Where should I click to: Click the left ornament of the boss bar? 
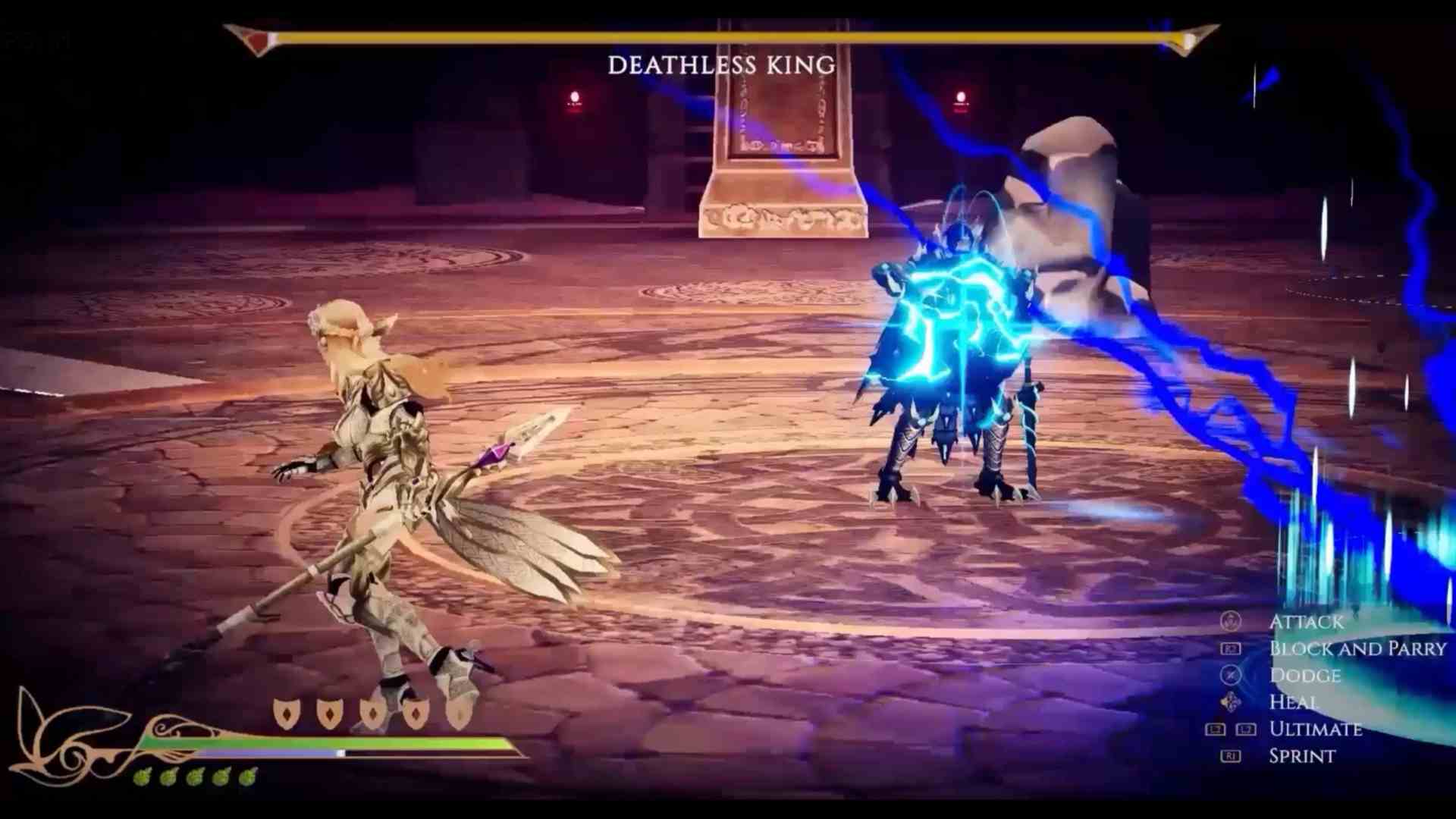click(250, 34)
